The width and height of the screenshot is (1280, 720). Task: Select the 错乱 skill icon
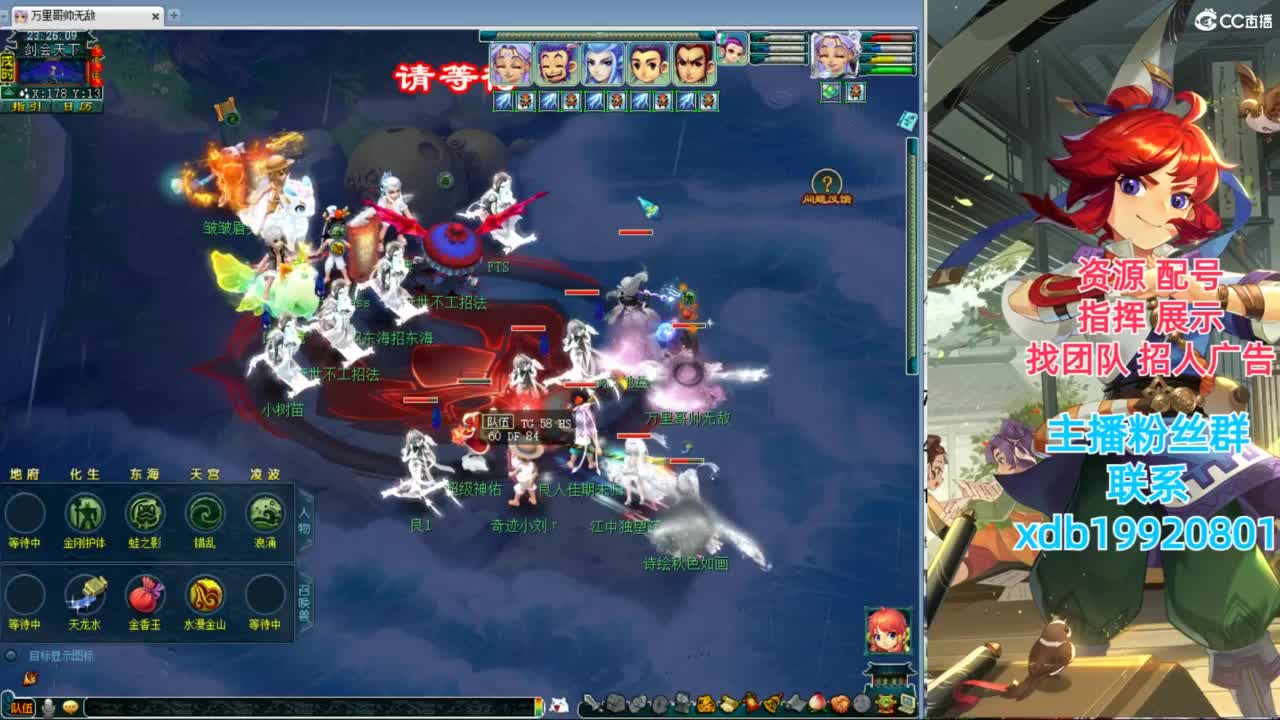point(206,512)
